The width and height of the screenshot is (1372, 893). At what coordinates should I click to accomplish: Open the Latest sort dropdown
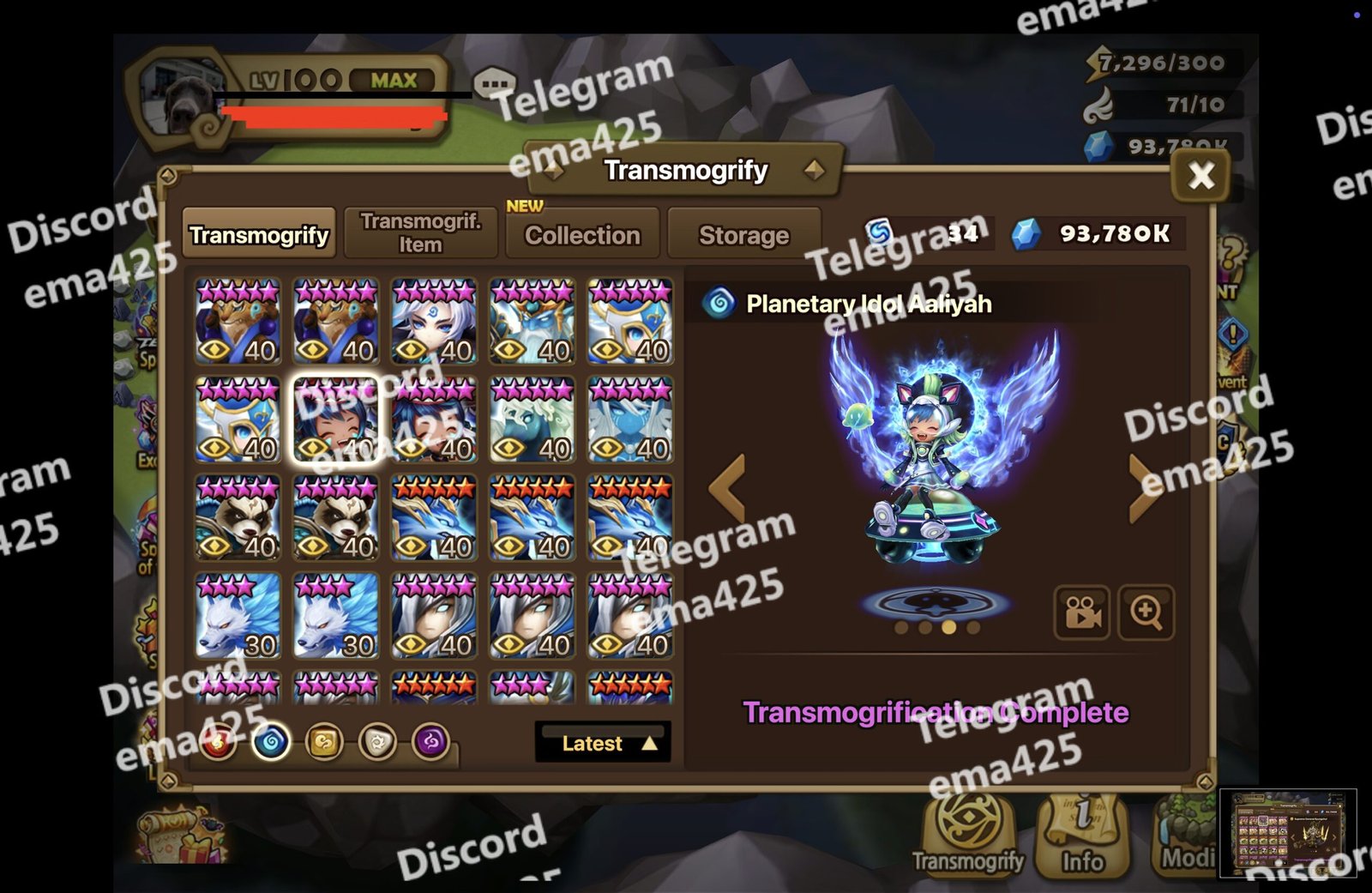pos(603,743)
